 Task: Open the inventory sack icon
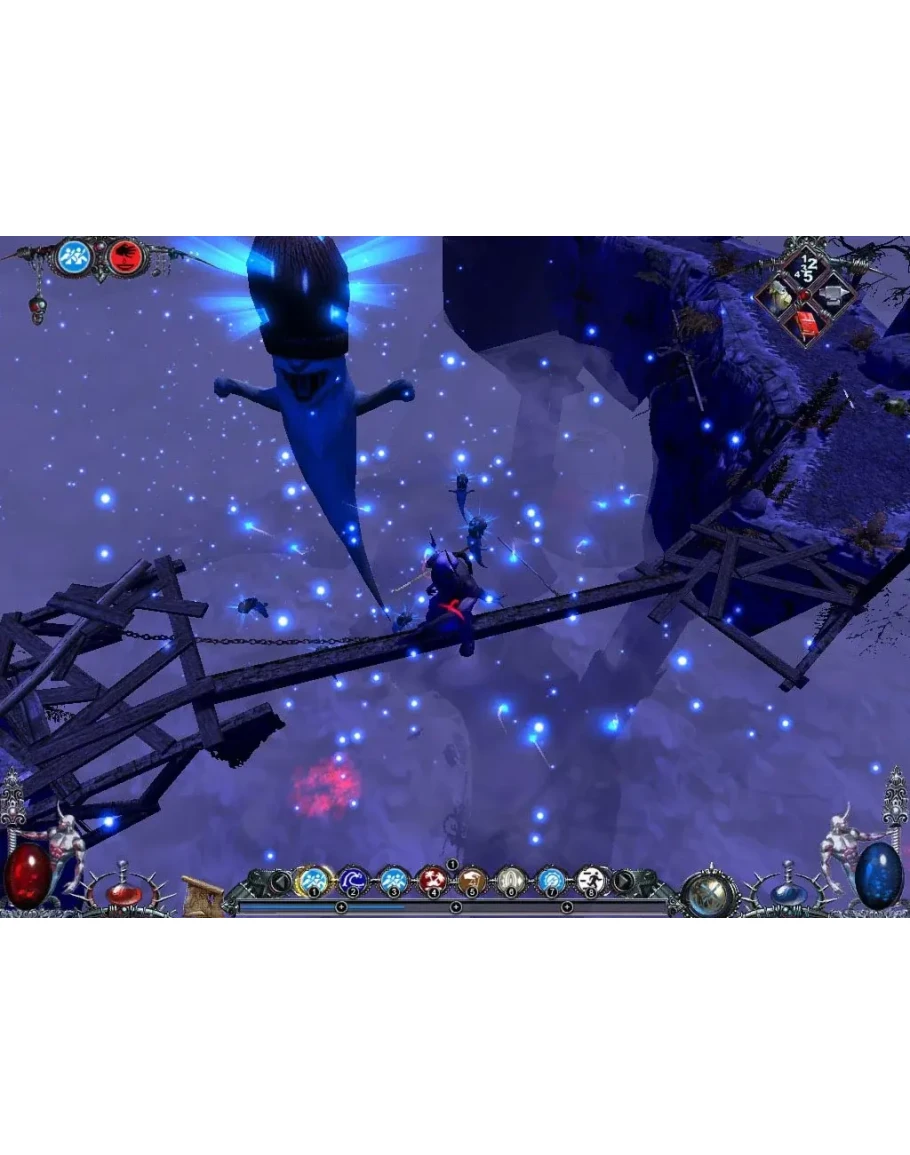click(x=778, y=295)
